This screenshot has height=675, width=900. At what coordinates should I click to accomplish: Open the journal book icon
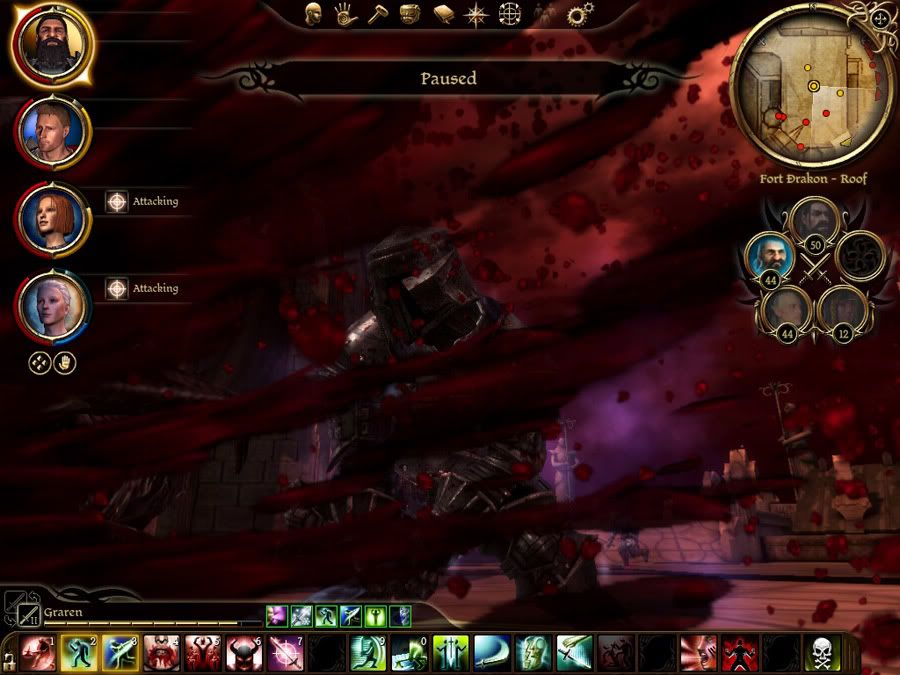444,15
